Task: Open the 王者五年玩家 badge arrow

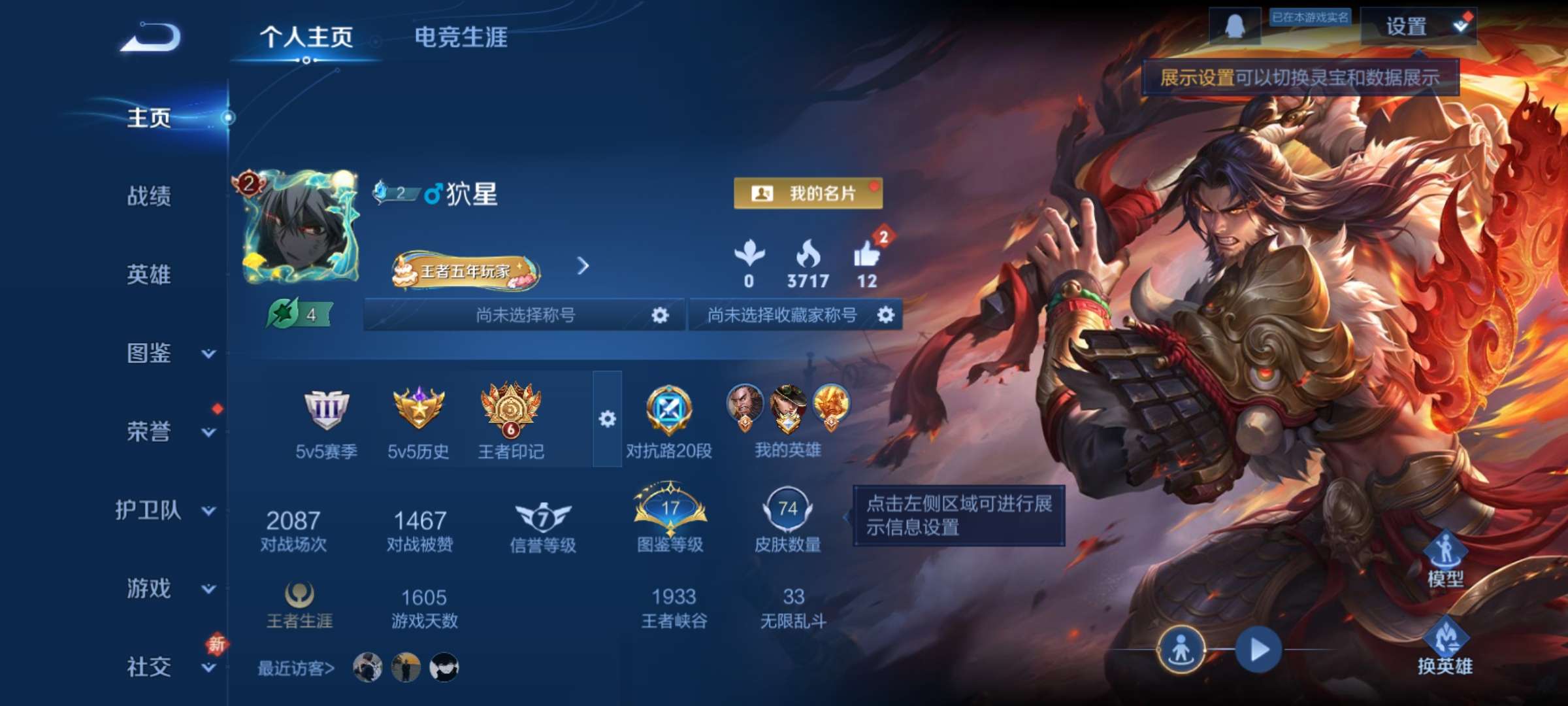Action: [583, 267]
